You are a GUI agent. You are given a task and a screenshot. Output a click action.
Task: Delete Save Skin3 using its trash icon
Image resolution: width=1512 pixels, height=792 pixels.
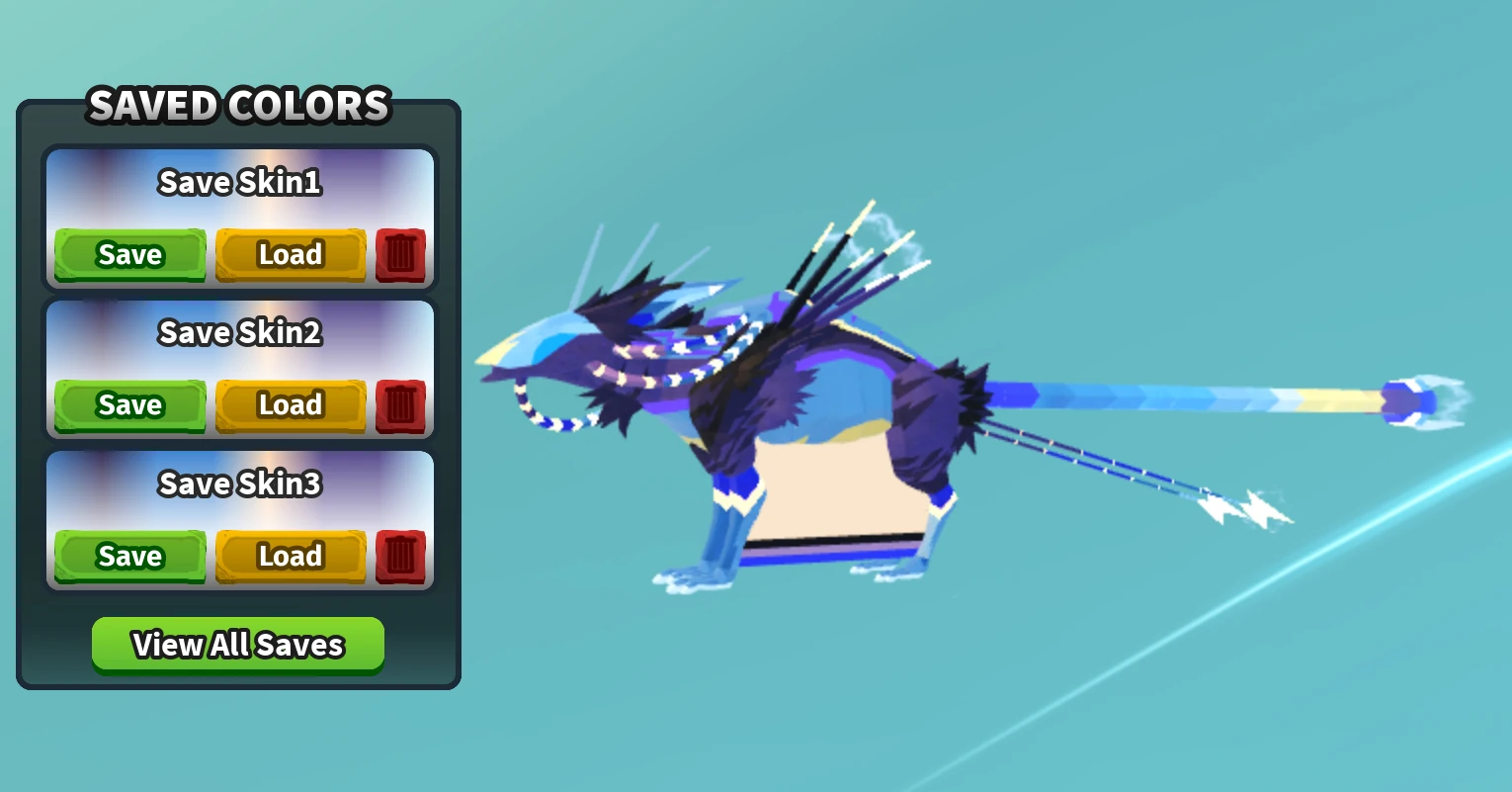[x=400, y=556]
